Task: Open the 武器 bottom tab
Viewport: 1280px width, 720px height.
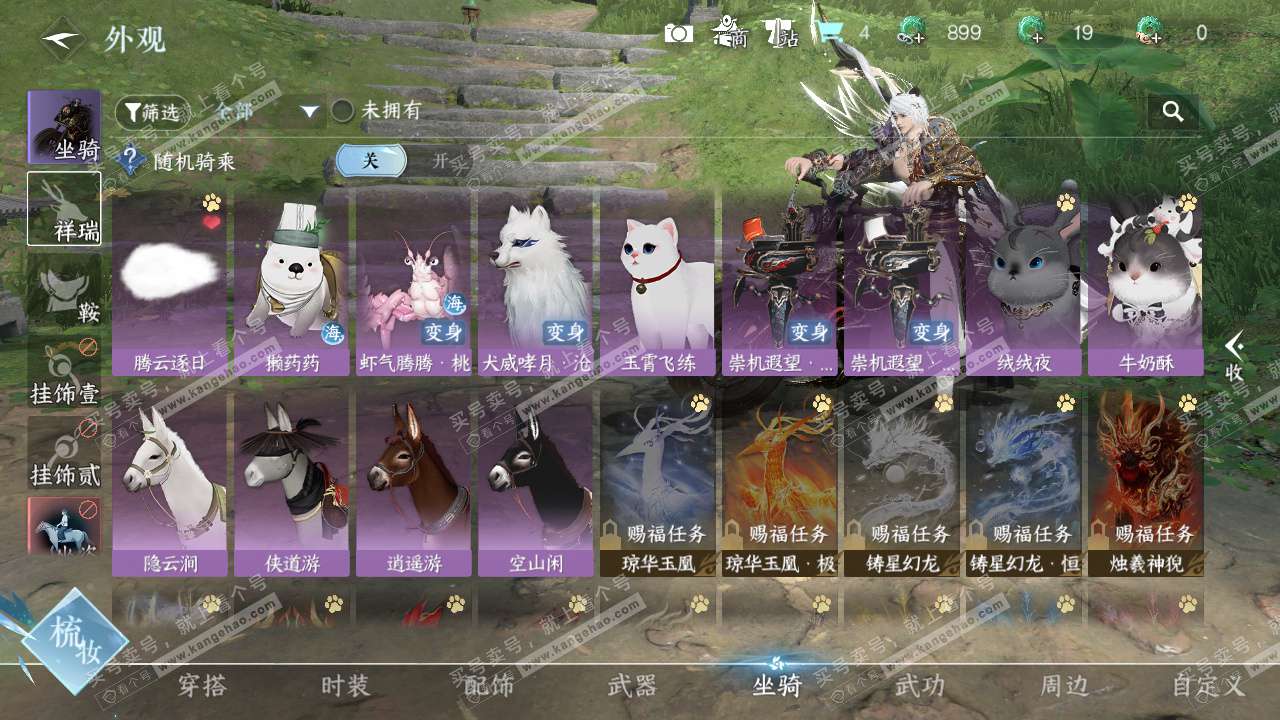Action: point(632,686)
